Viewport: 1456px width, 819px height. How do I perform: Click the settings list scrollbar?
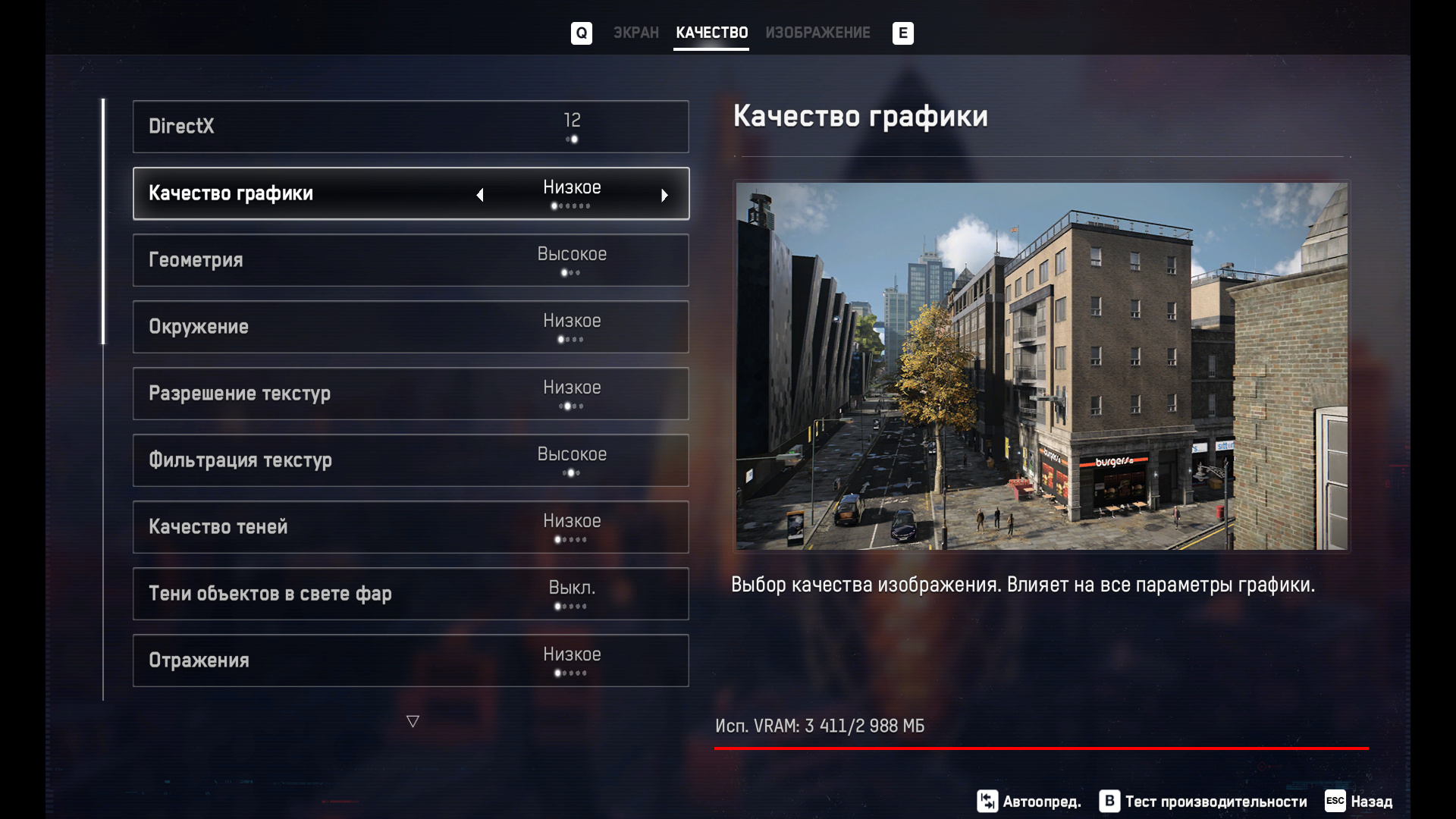coord(103,221)
